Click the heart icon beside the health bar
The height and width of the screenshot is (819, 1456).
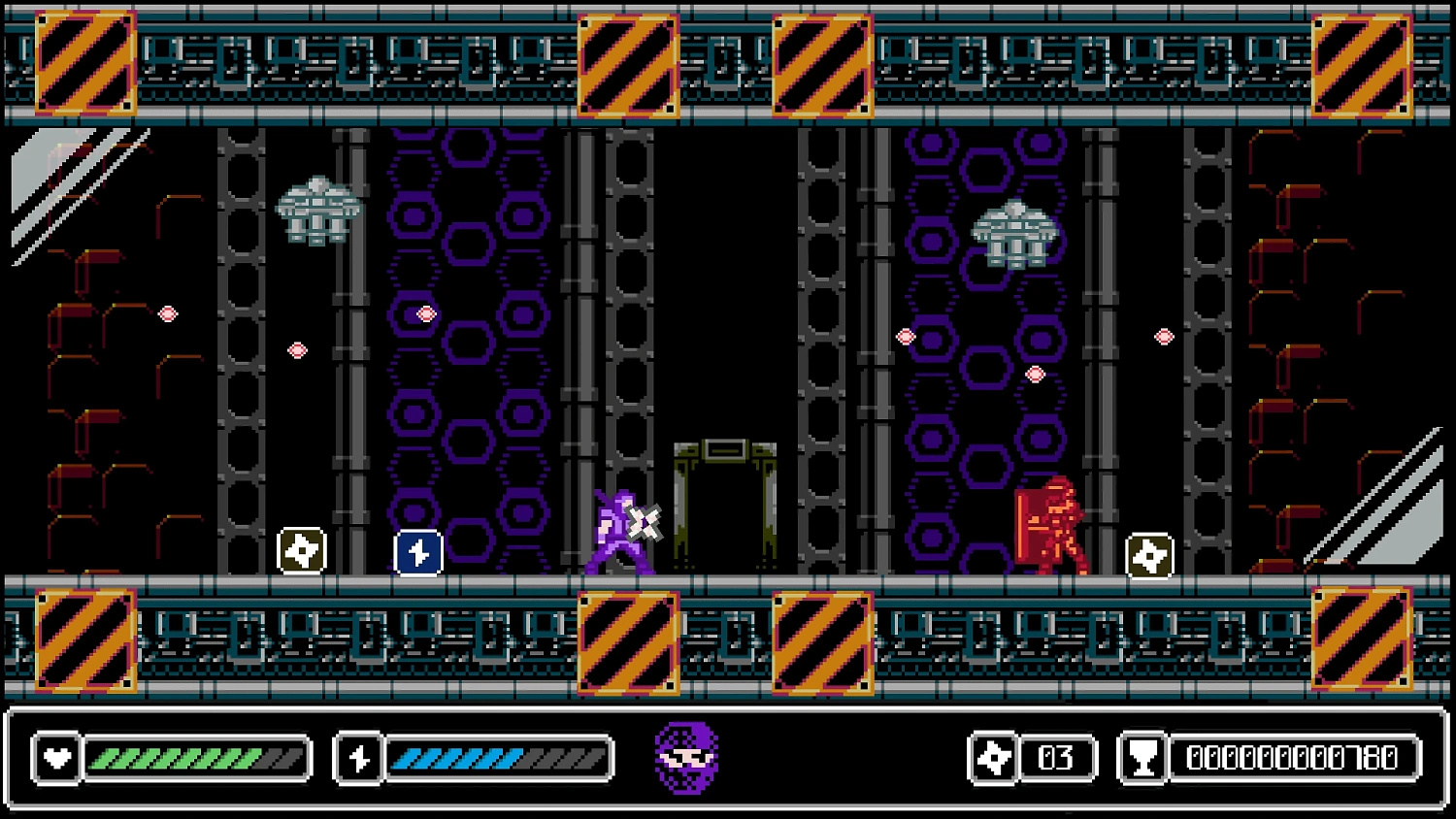(x=55, y=758)
